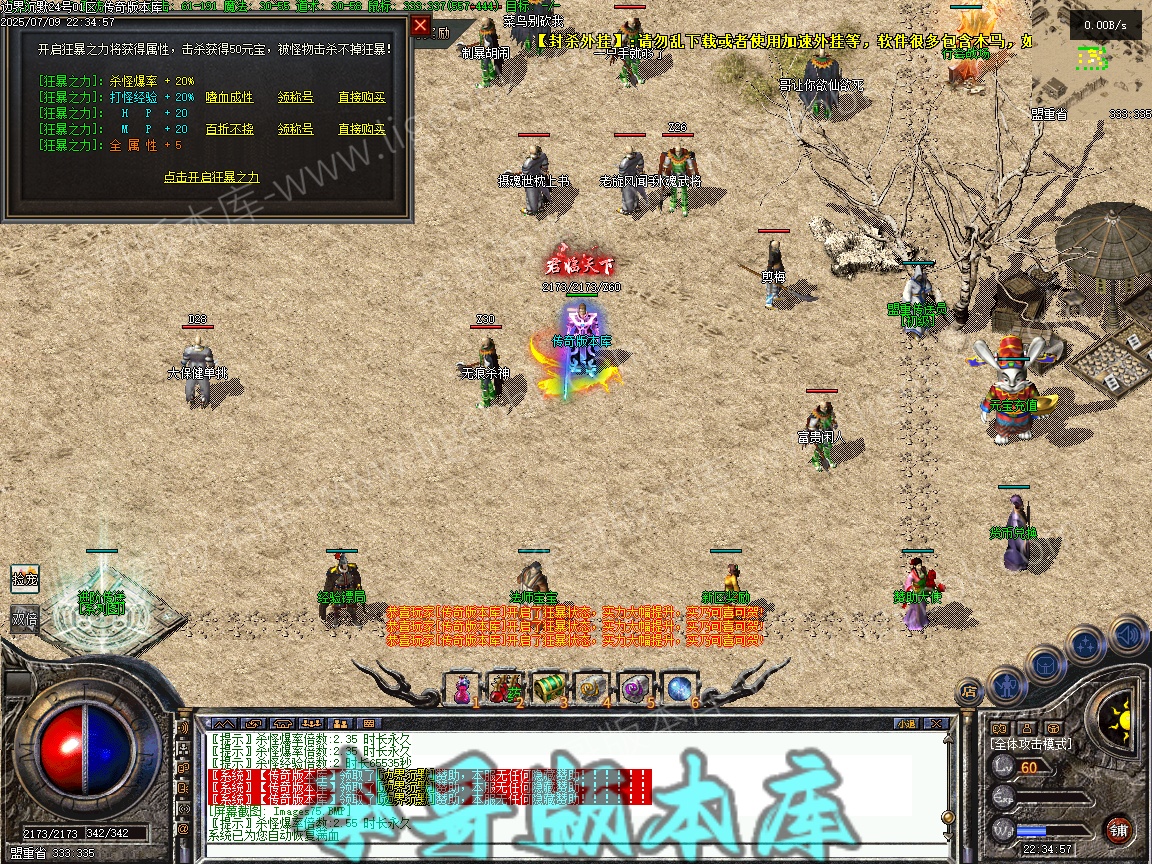1152x864 pixels.
Task: Close the Berserk Power dialog
Action: pos(421,26)
